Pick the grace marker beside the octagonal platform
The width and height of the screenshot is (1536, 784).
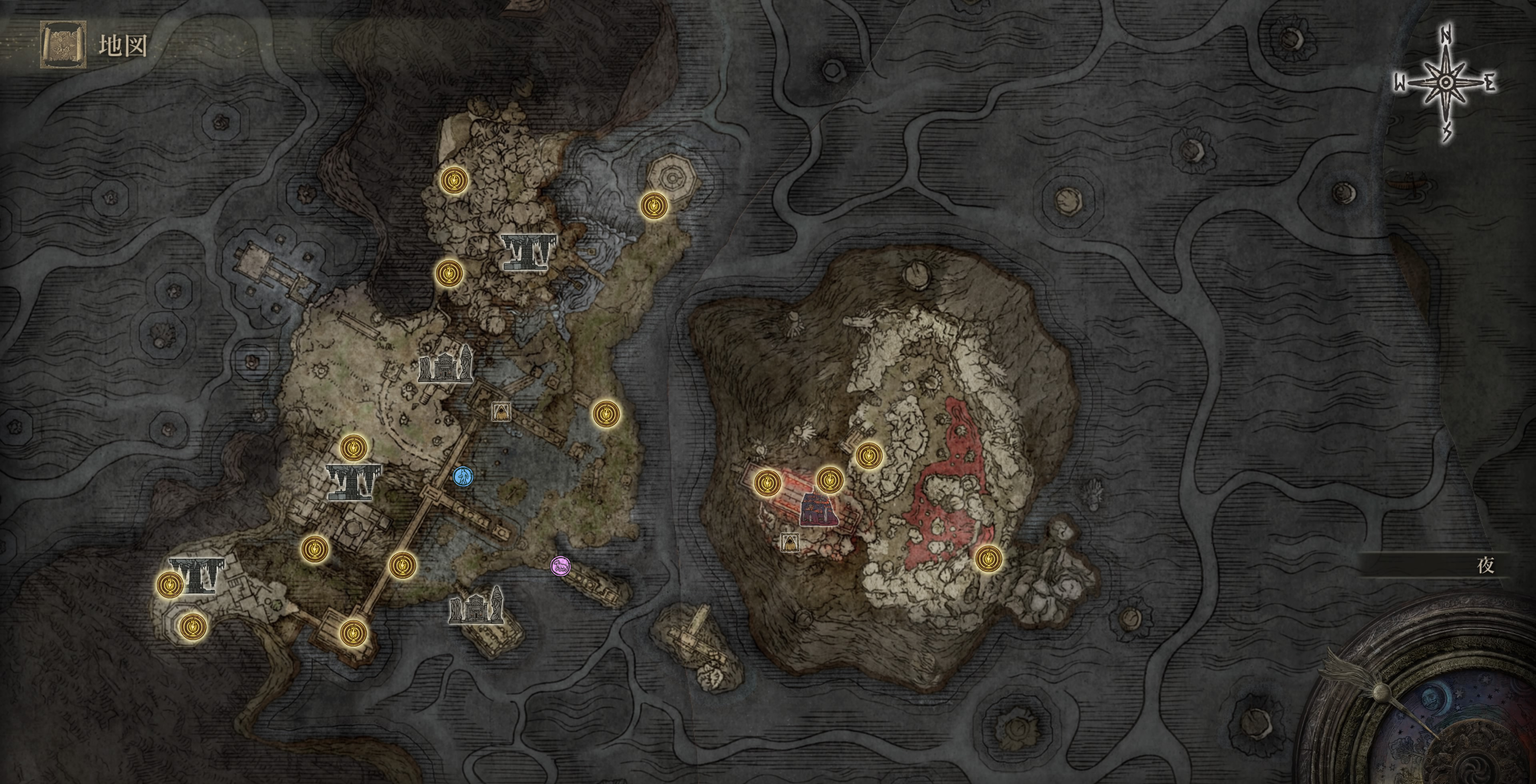(654, 206)
